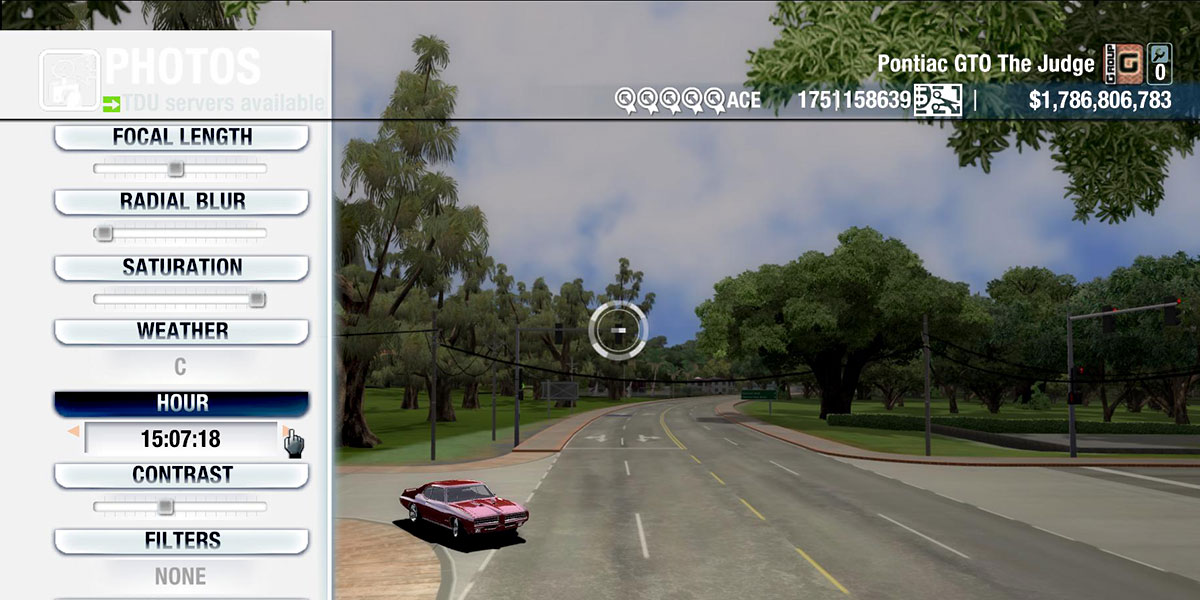Open the Filters setting
The width and height of the screenshot is (1200, 600).
(181, 541)
